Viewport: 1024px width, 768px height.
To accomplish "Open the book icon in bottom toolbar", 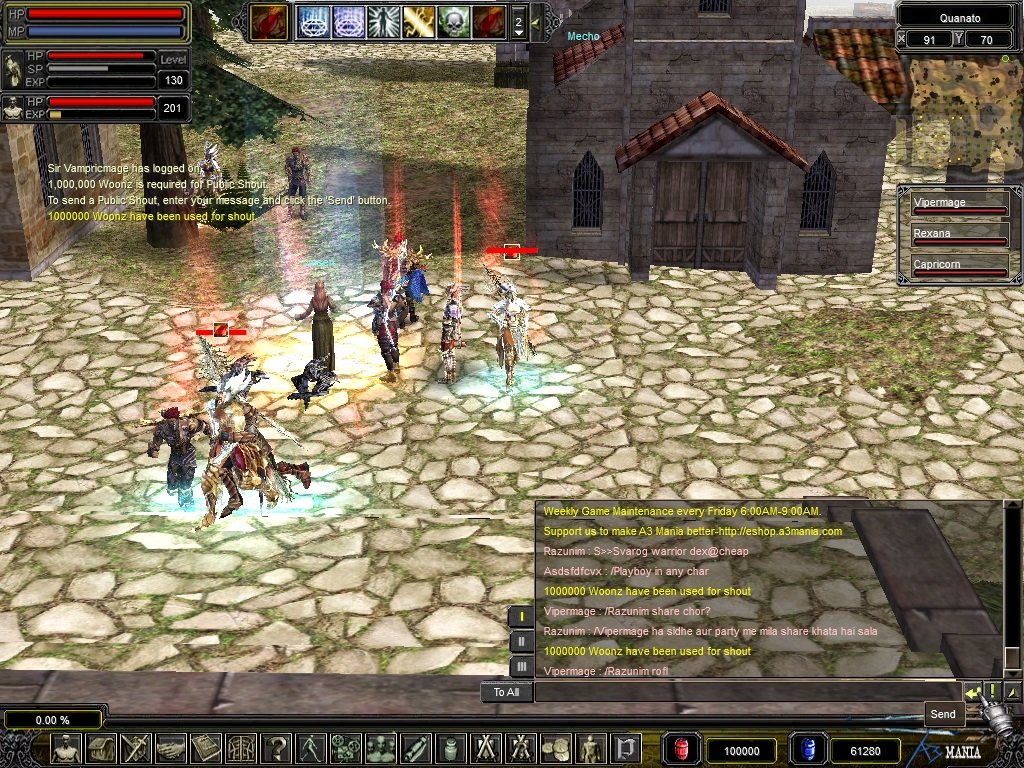I will [206, 748].
